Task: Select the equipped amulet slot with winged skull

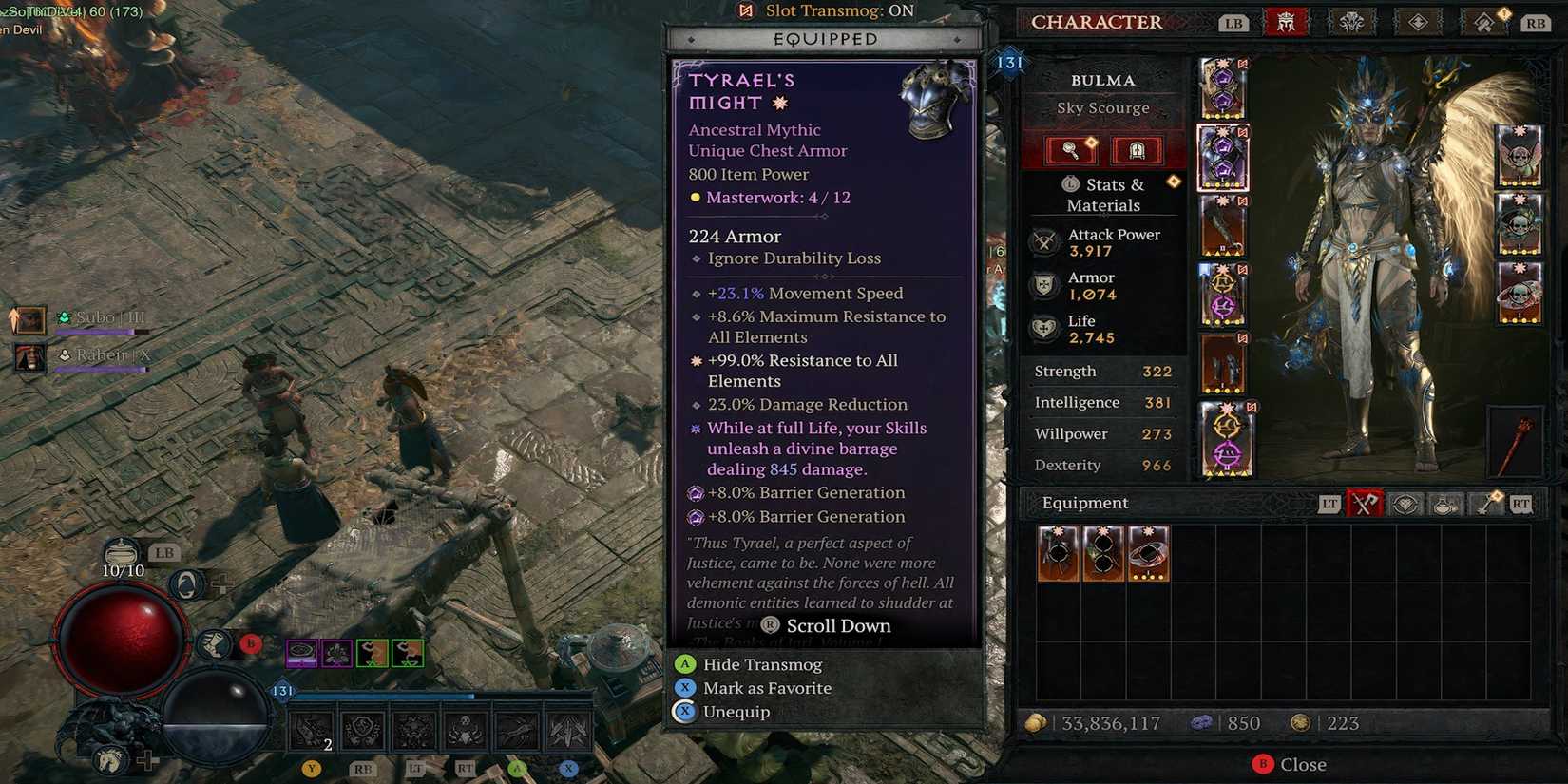Action: (1519, 155)
